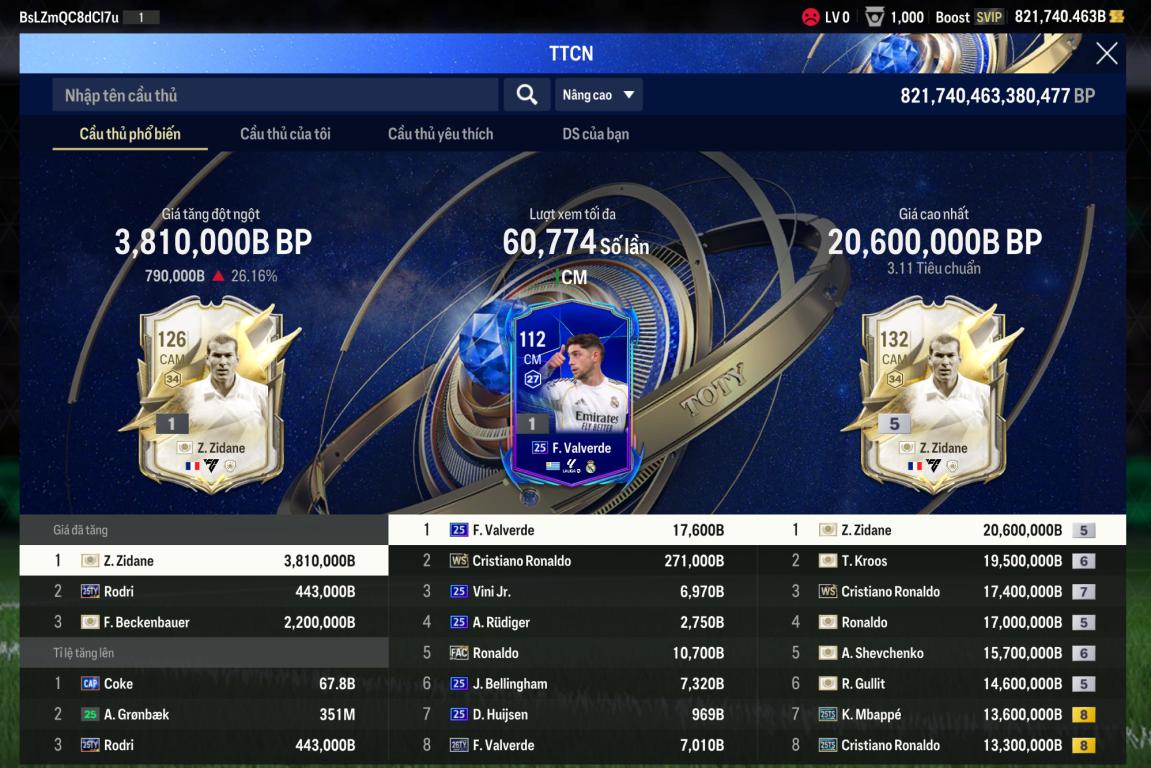Viewport: 1151px width, 768px height.
Task: Open the Nâng cao dropdown
Action: point(598,95)
